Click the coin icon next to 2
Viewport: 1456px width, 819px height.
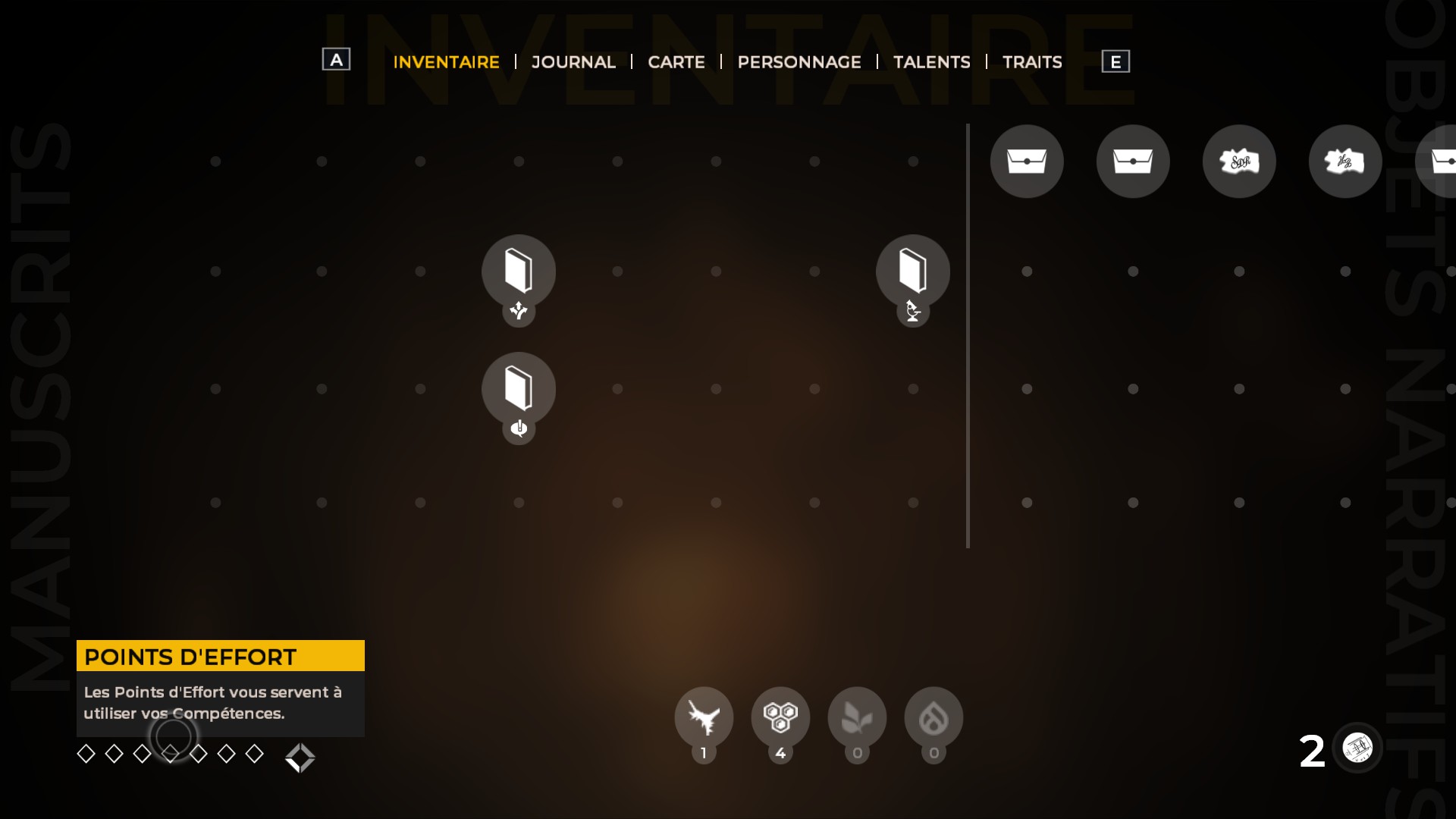tap(1357, 748)
